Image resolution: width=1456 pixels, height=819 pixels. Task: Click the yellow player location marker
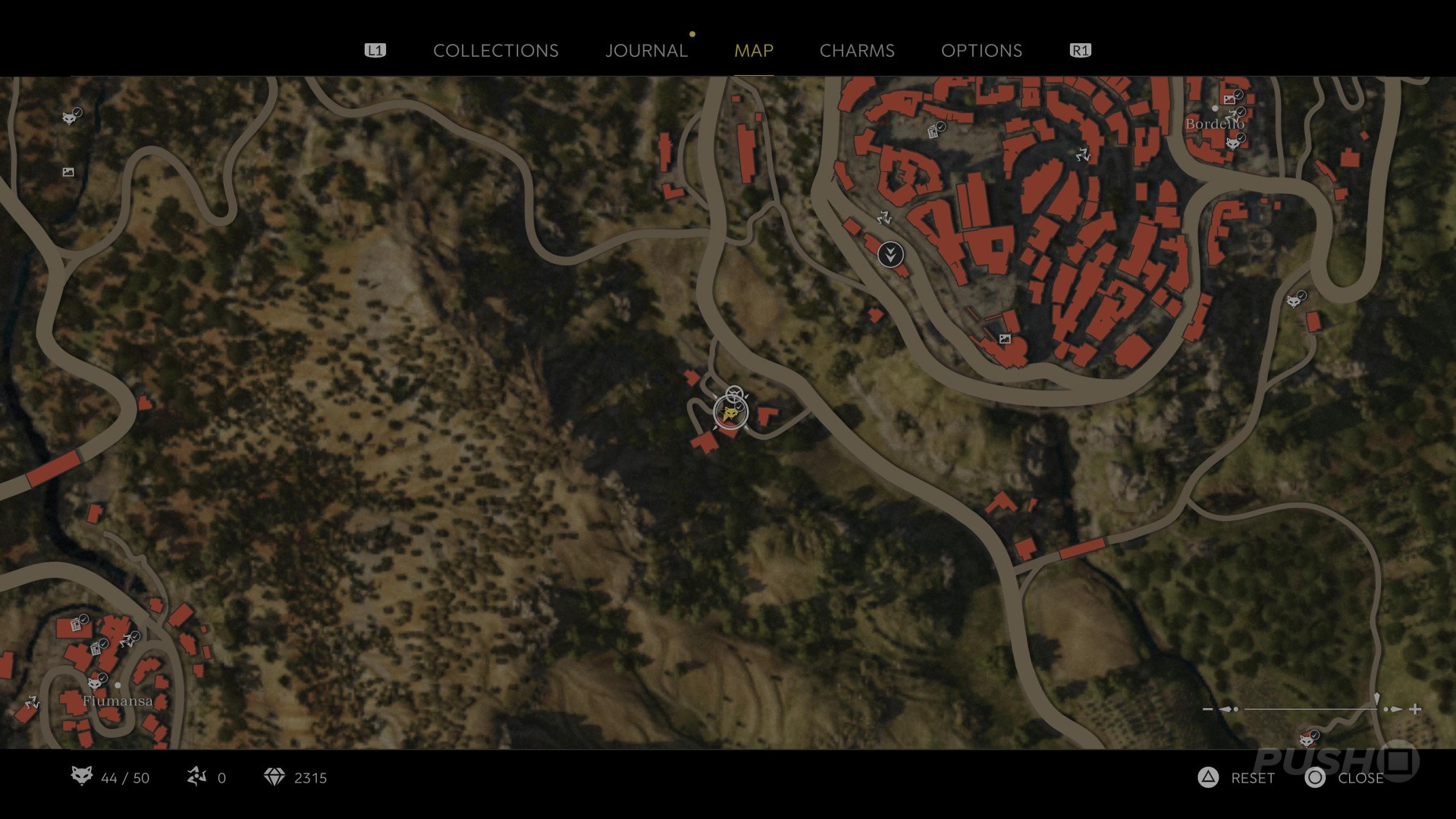tap(730, 413)
